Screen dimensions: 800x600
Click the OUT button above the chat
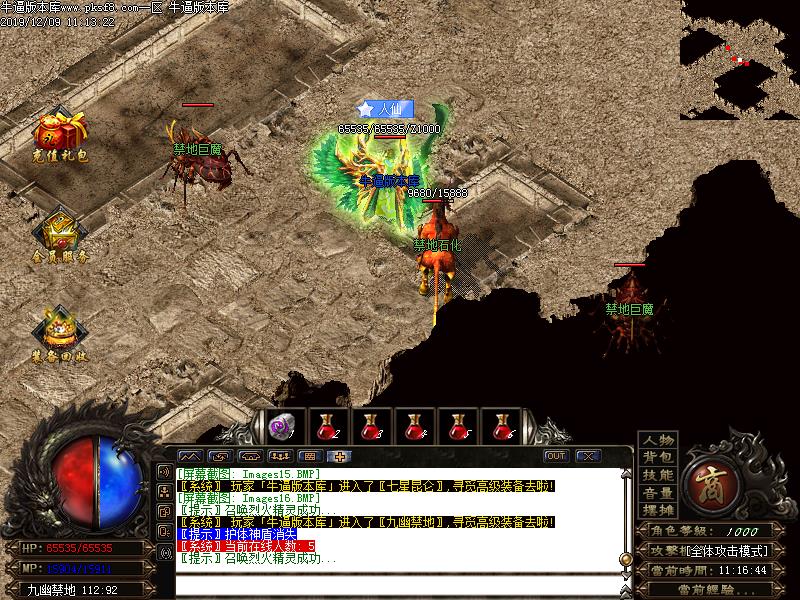(556, 456)
